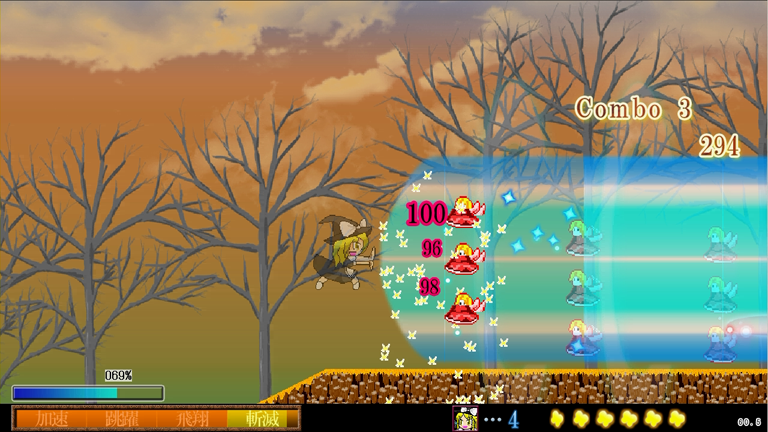This screenshot has height=432, width=768.
Task: Select the 跳躍 skill segment
Action: [x=122, y=419]
